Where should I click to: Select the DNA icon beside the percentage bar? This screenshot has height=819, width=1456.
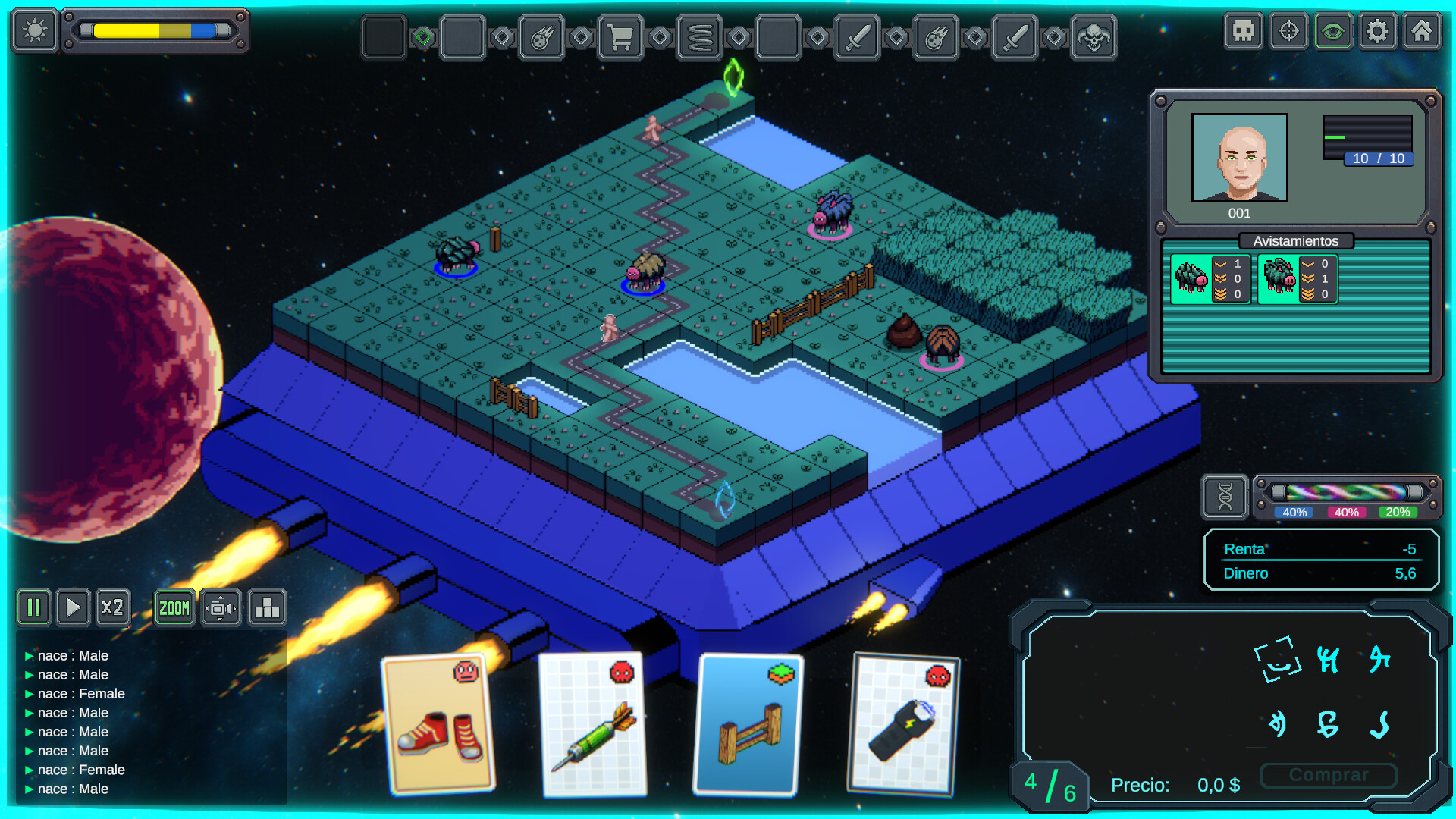pyautogui.click(x=1224, y=497)
